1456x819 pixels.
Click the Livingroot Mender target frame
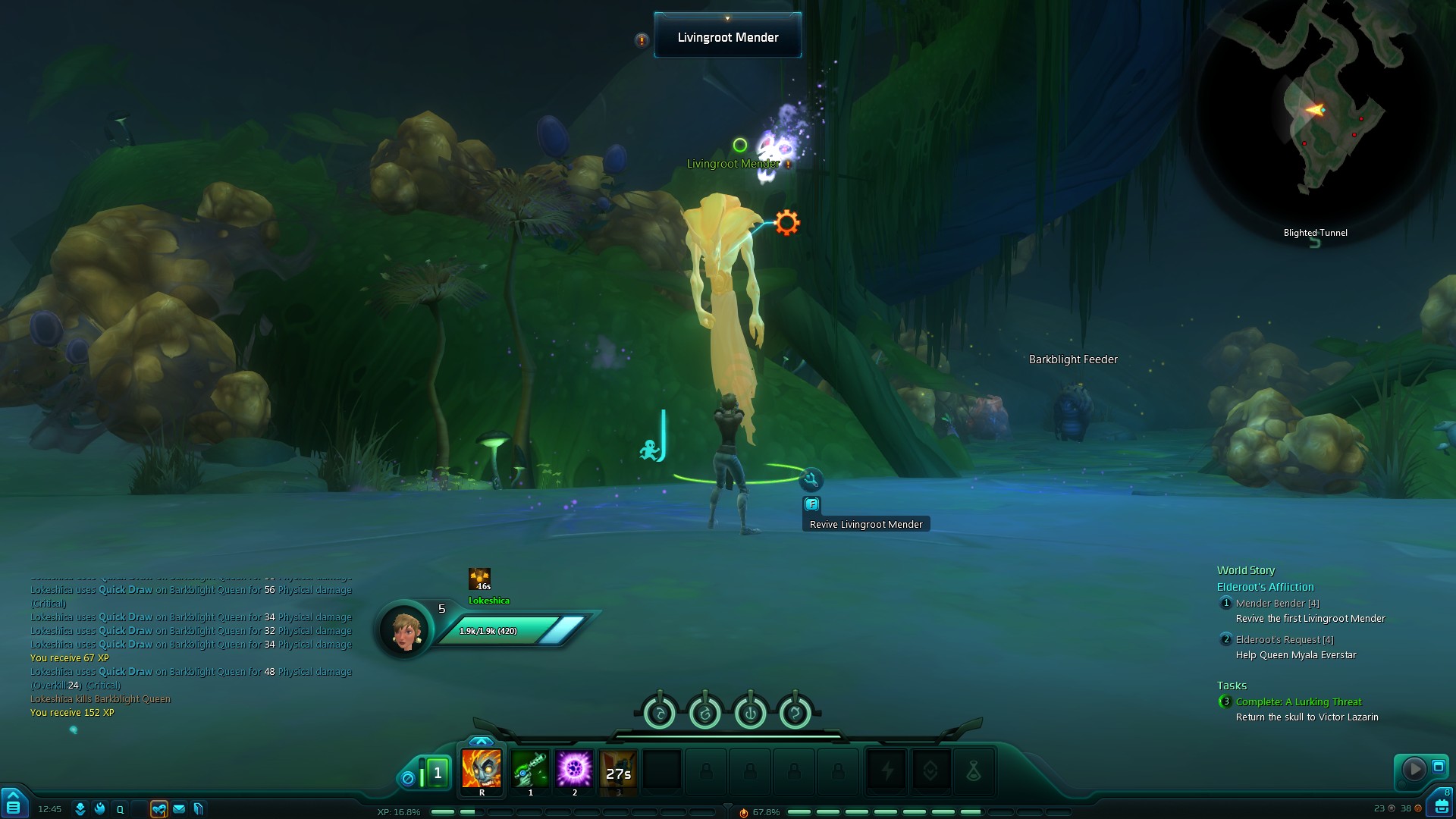727,37
